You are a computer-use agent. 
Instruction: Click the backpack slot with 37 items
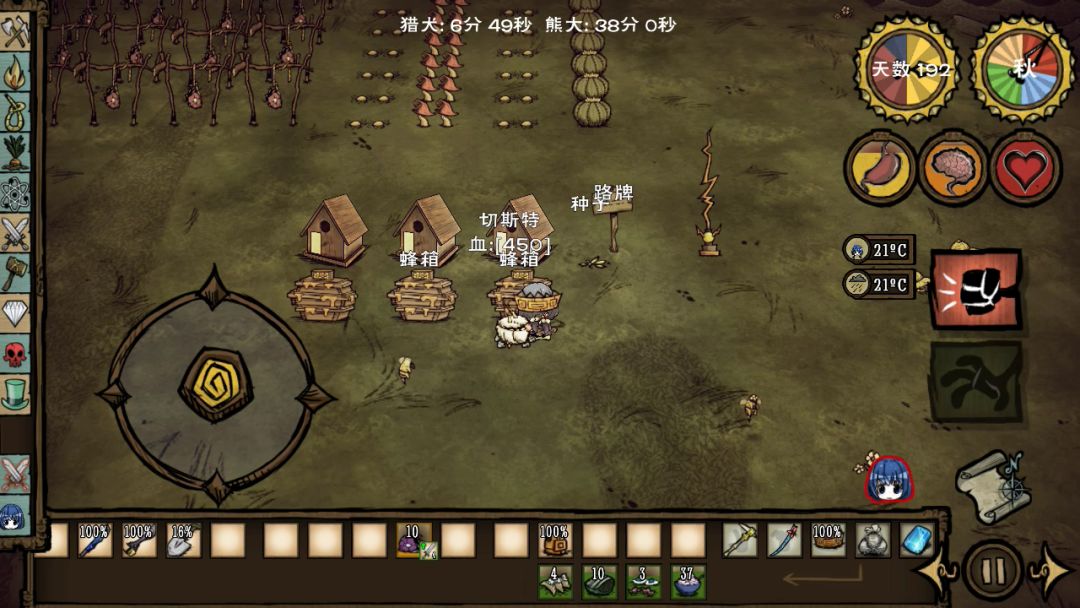tap(687, 581)
